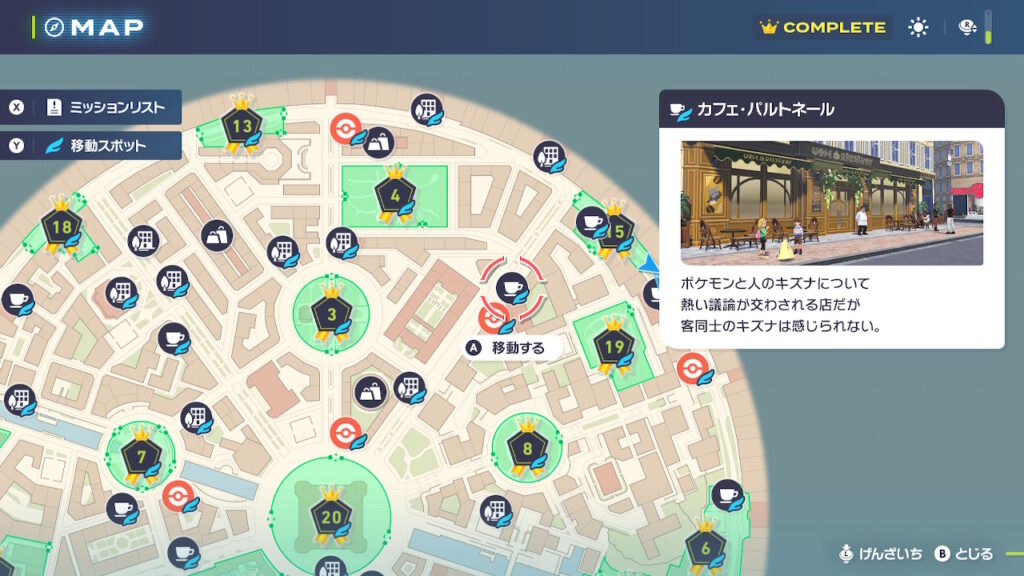Choose wild zone 19 marker
The image size is (1024, 576).
tap(614, 348)
